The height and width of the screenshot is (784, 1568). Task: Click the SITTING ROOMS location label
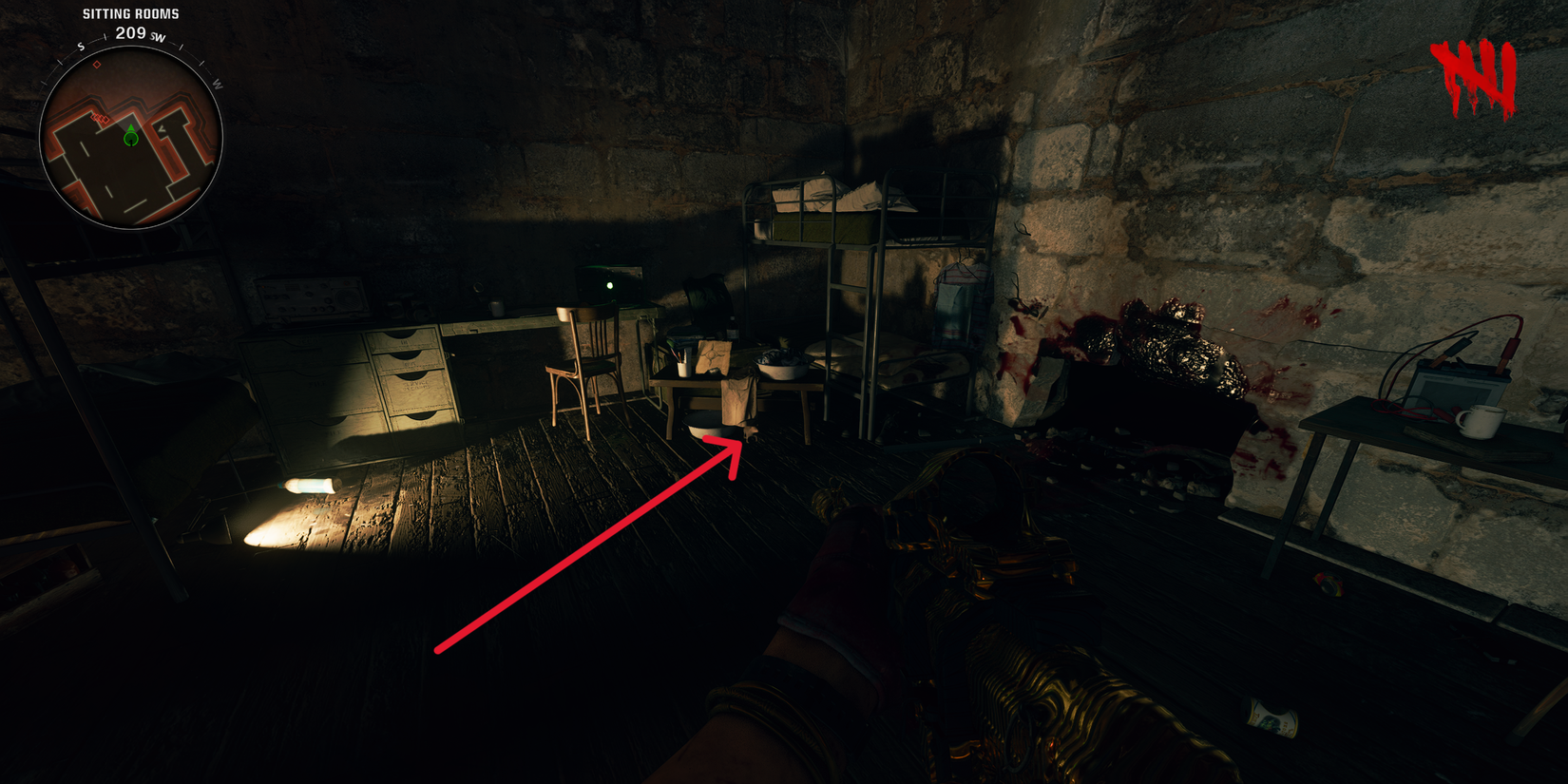click(130, 13)
